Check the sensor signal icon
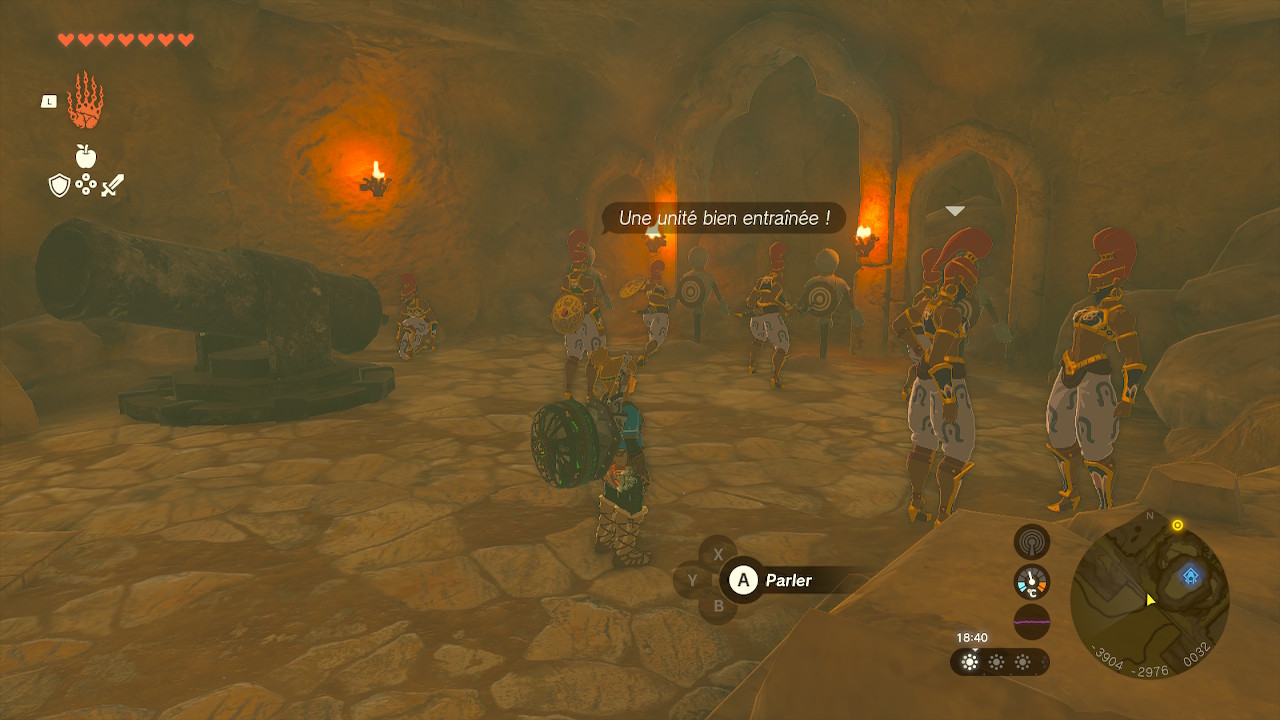 1031,542
